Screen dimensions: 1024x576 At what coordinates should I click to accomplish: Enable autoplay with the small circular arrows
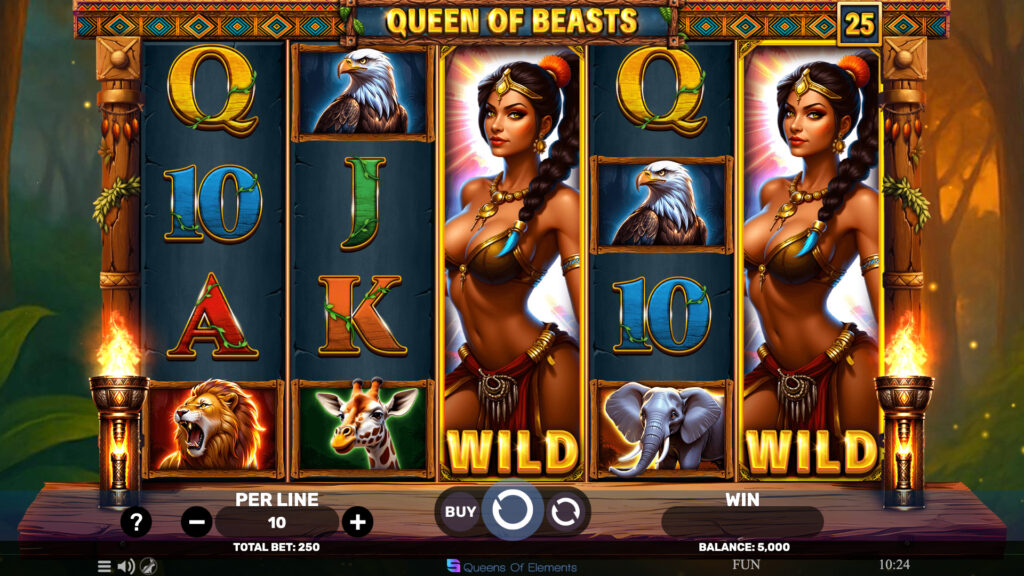(x=565, y=511)
